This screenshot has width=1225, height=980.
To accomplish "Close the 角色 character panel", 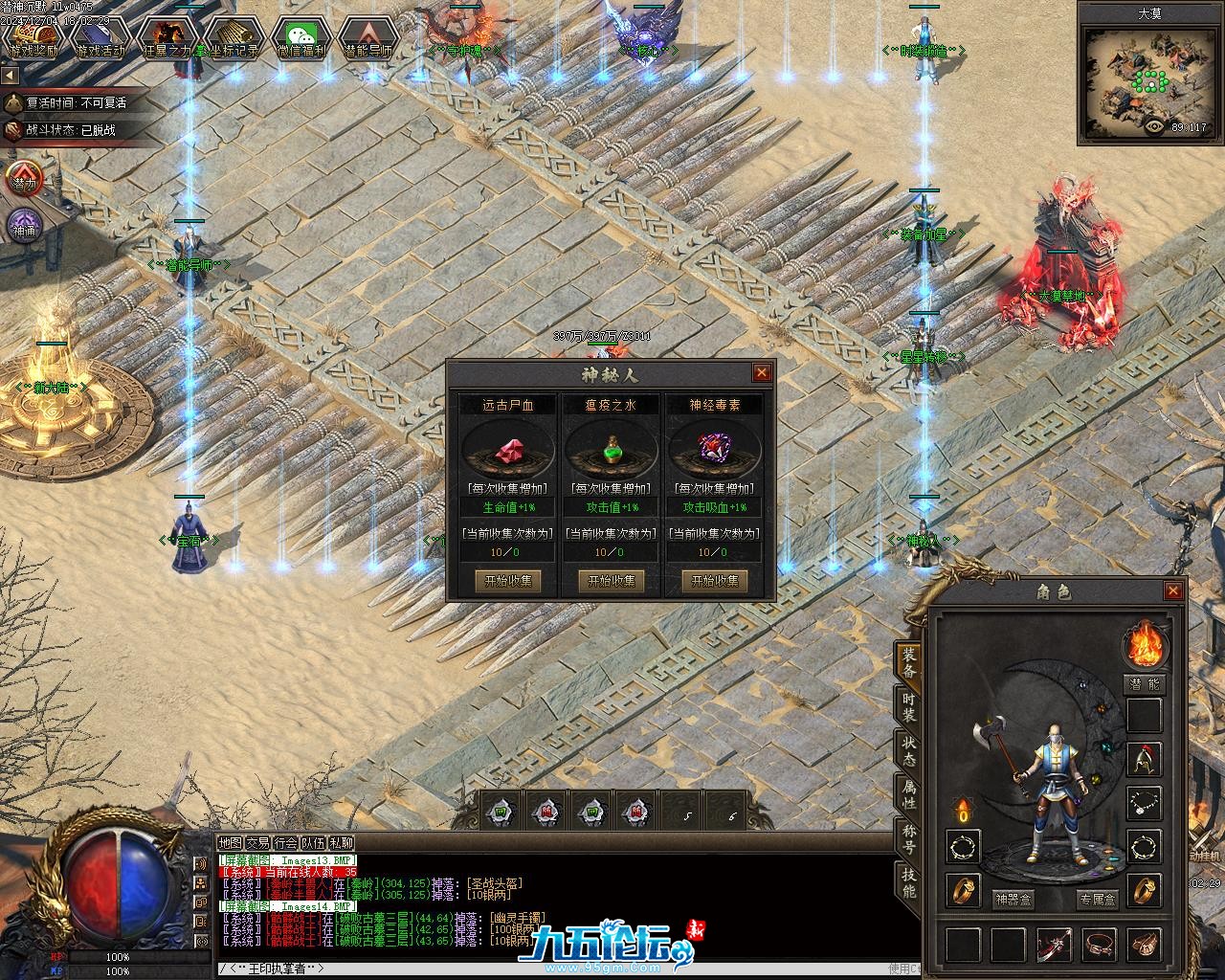I will pyautogui.click(x=1172, y=591).
